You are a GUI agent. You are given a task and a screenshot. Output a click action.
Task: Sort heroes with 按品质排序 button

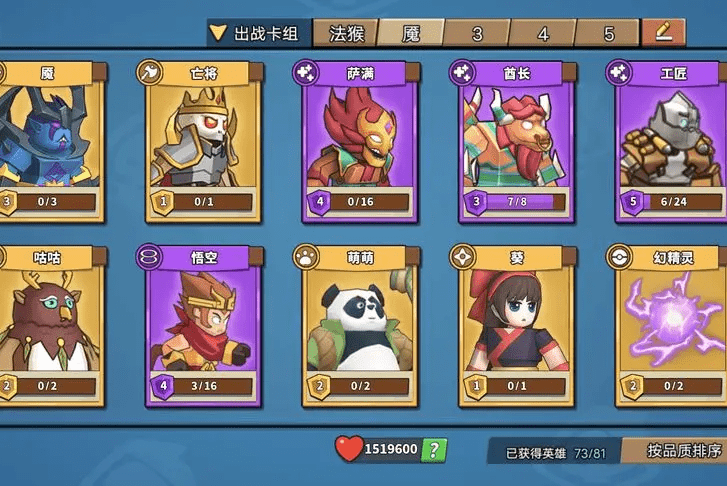click(x=675, y=450)
